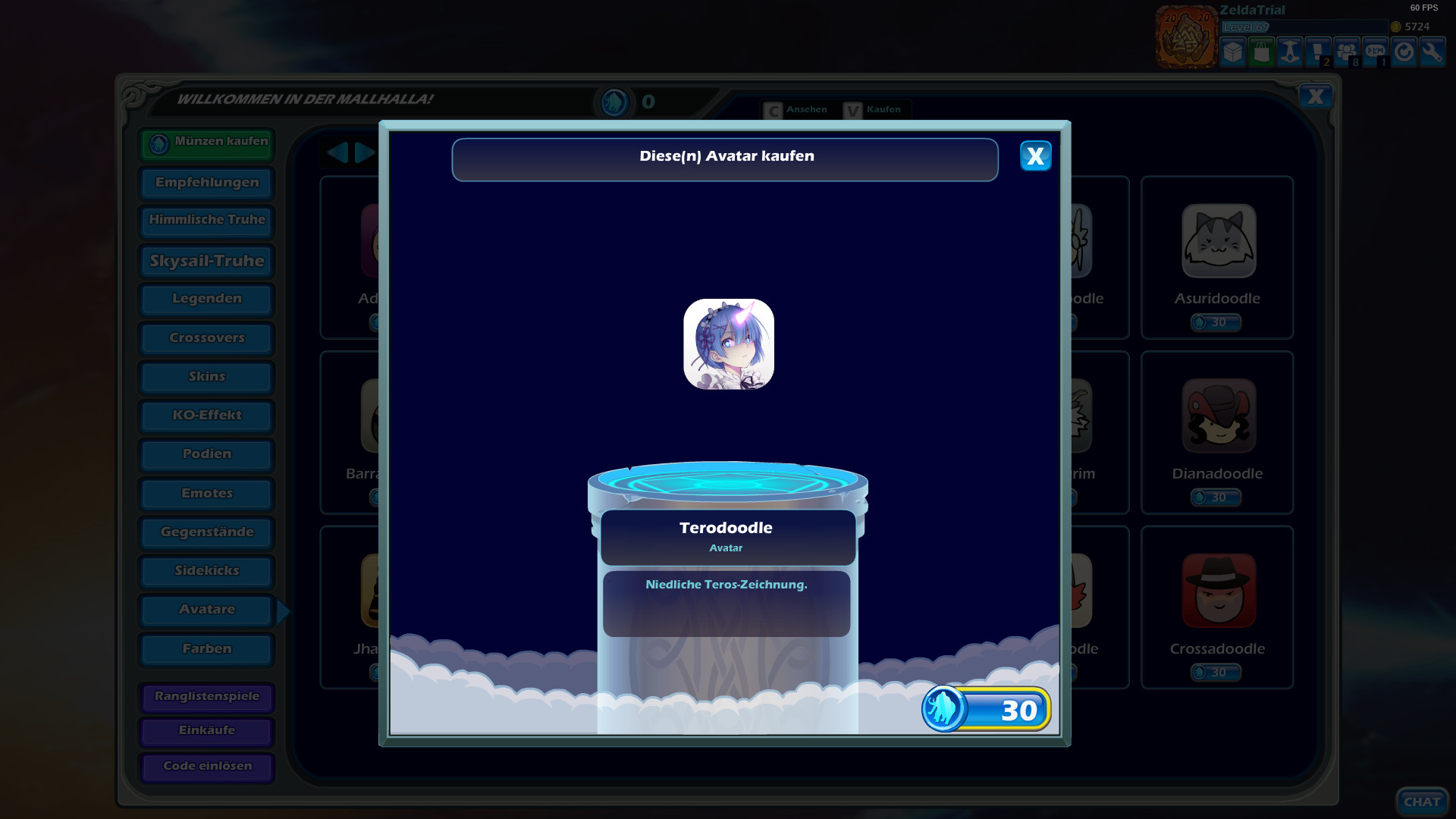This screenshot has height=819, width=1456.
Task: Click the circular refresh icon near settings
Action: pyautogui.click(x=1404, y=52)
